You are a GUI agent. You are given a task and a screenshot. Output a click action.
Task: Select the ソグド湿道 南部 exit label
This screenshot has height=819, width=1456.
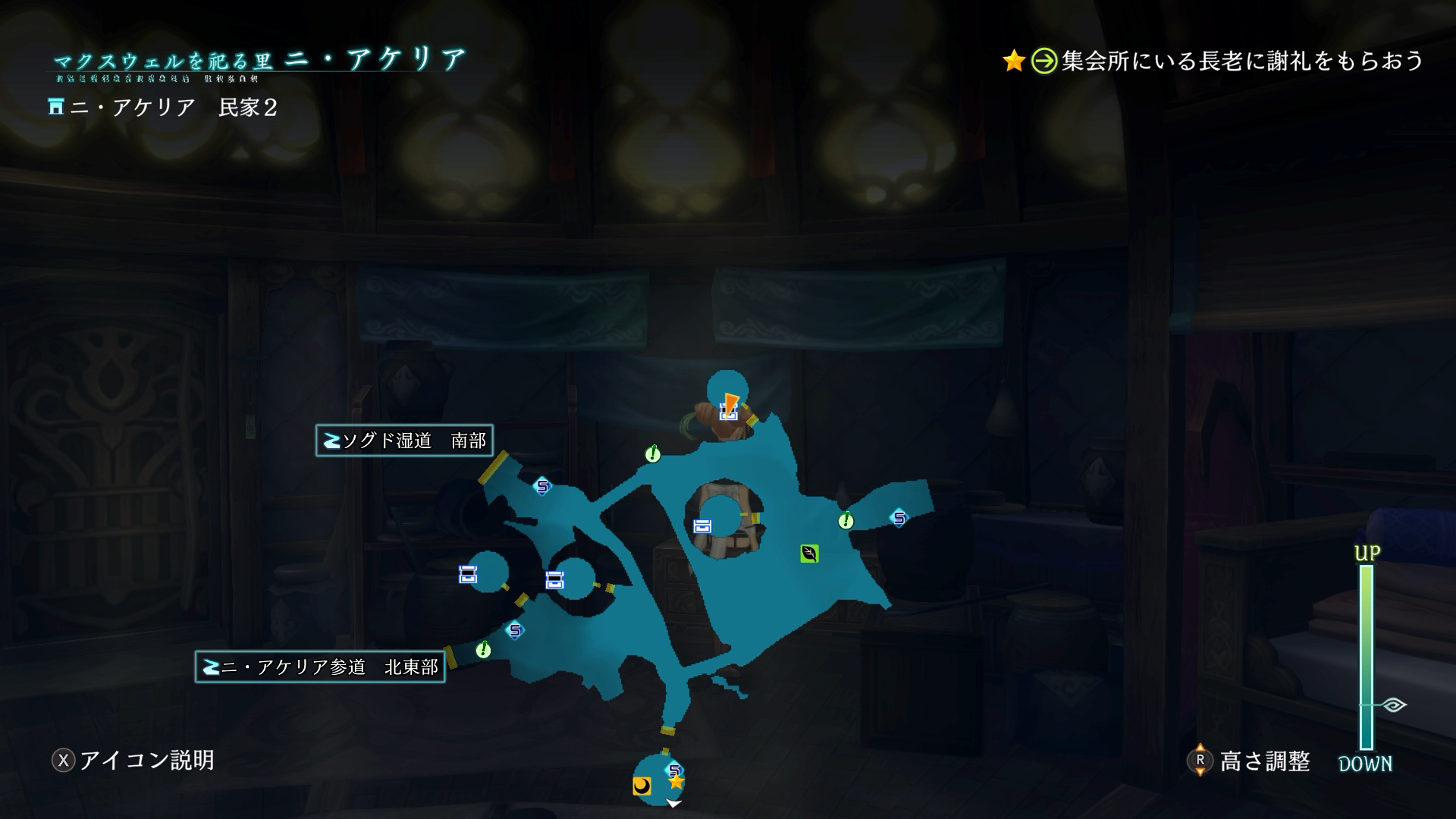404,441
